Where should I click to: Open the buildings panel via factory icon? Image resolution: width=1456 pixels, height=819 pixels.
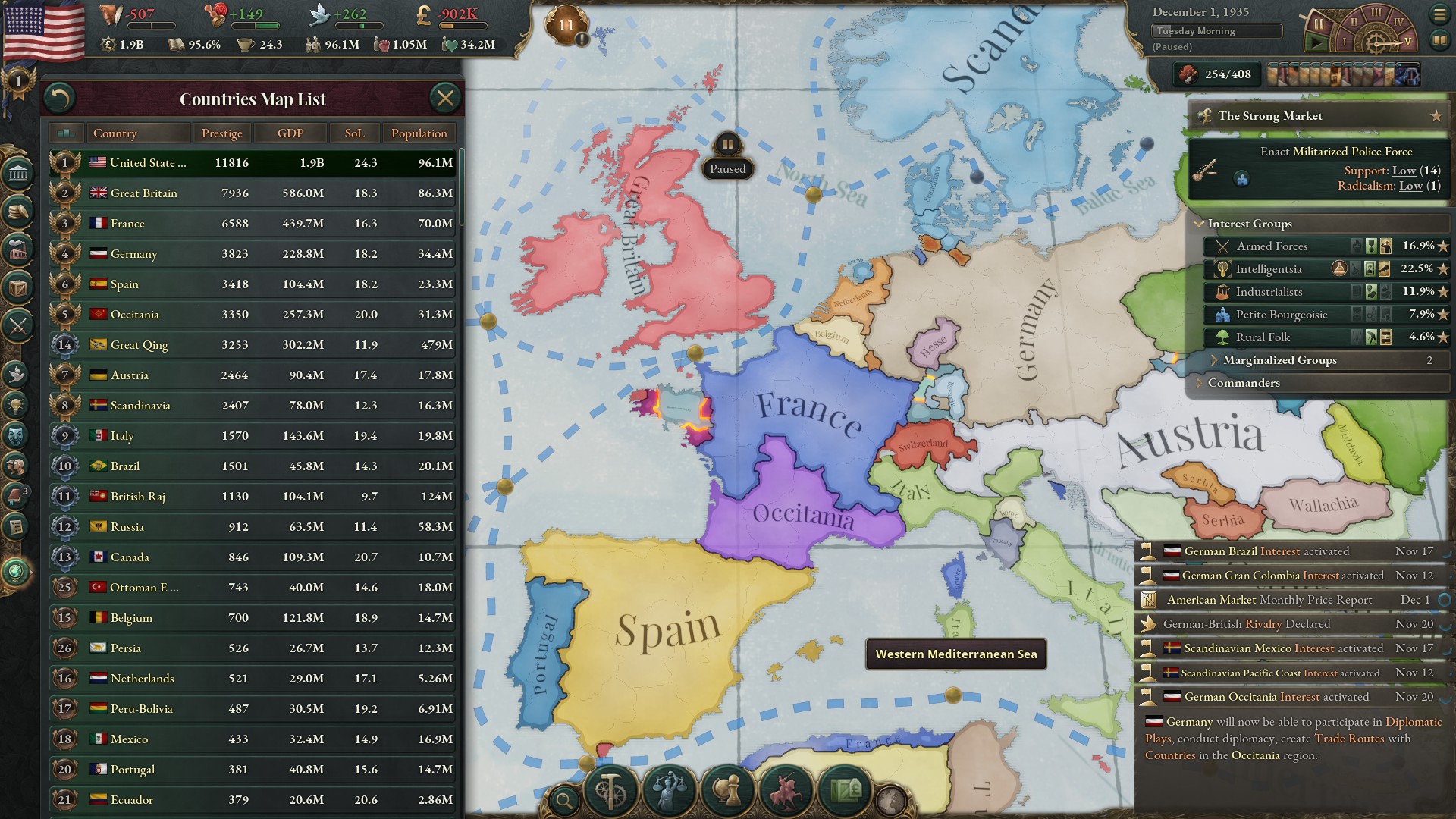tap(19, 250)
